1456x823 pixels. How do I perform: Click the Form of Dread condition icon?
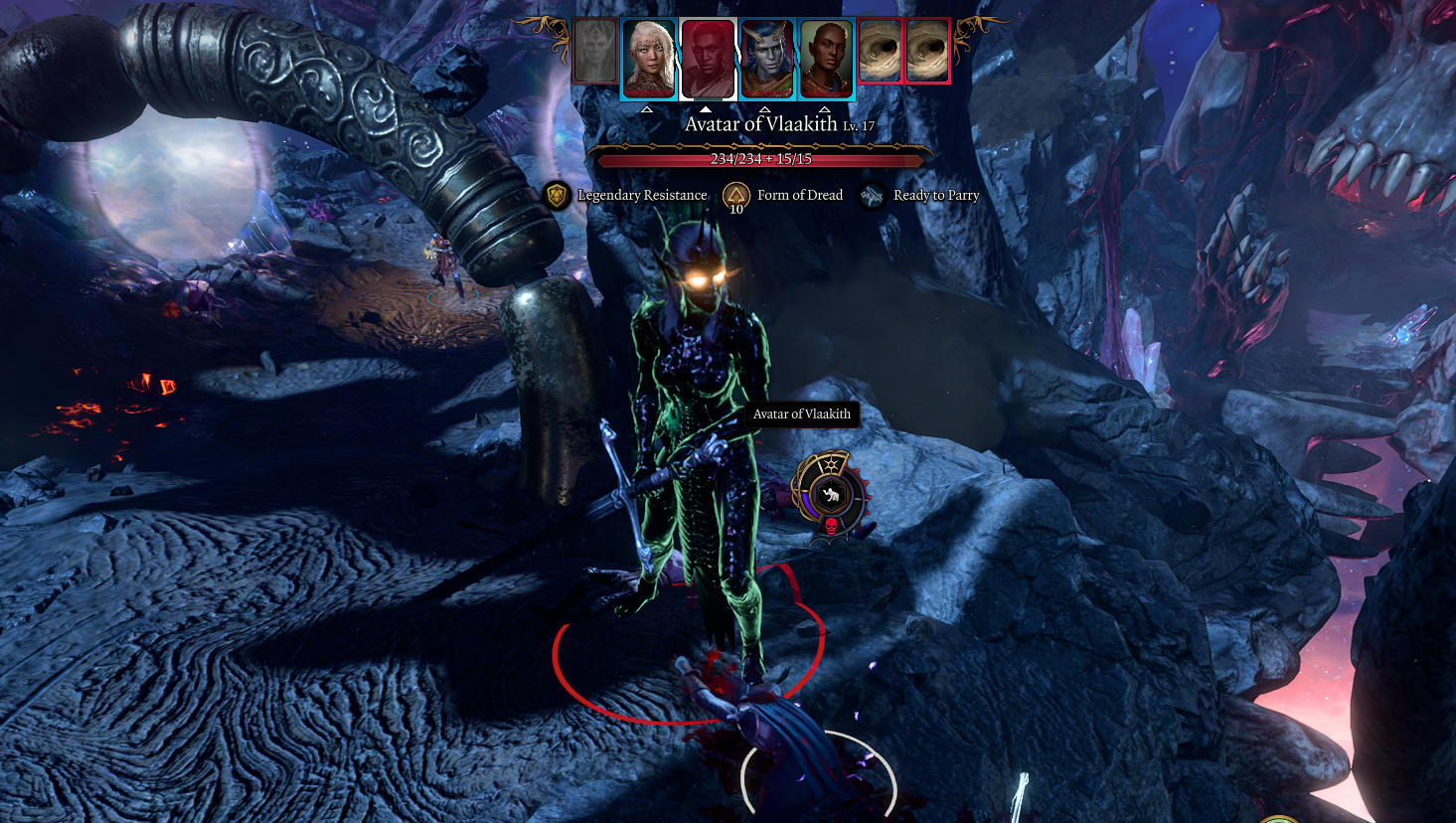click(735, 195)
